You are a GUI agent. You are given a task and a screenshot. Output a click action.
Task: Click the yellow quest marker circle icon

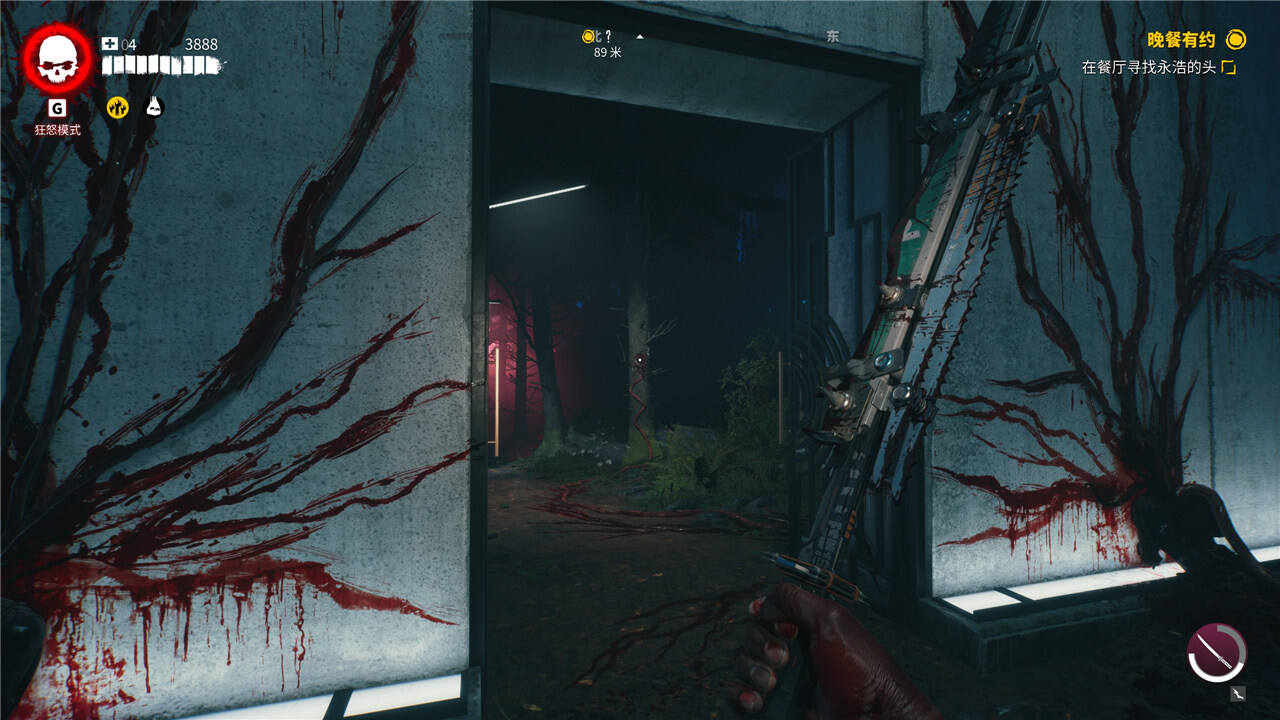(1237, 40)
